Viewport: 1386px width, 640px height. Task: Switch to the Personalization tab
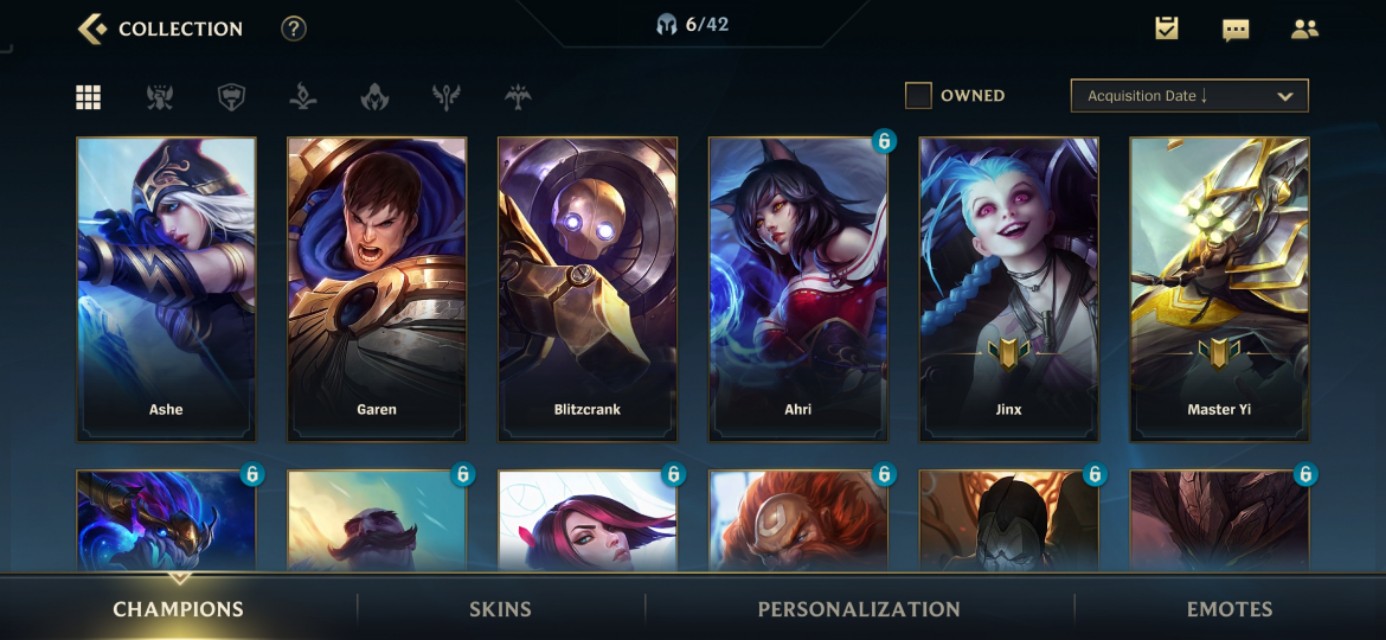point(859,609)
